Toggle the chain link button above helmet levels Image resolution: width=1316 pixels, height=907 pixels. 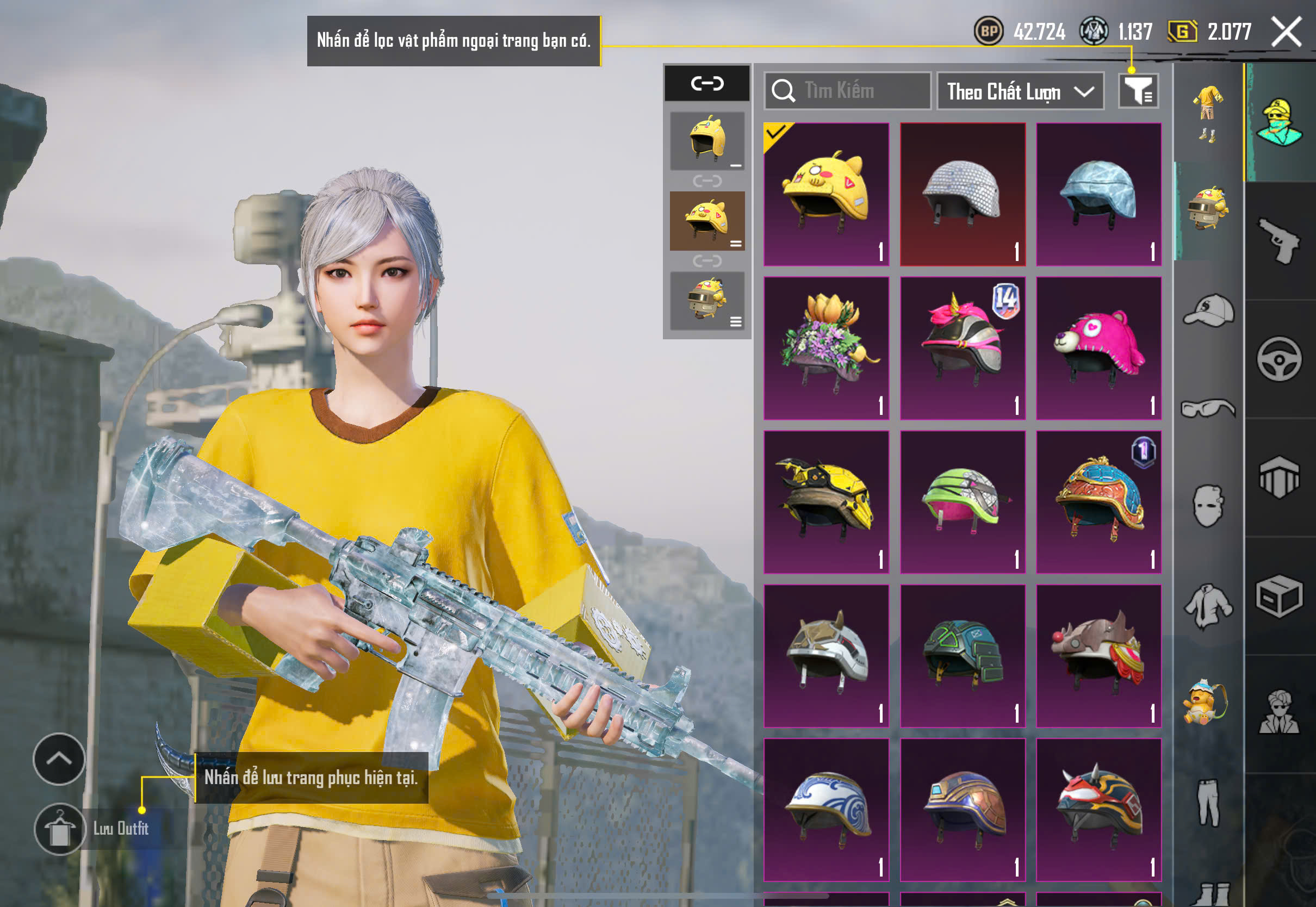pyautogui.click(x=707, y=84)
